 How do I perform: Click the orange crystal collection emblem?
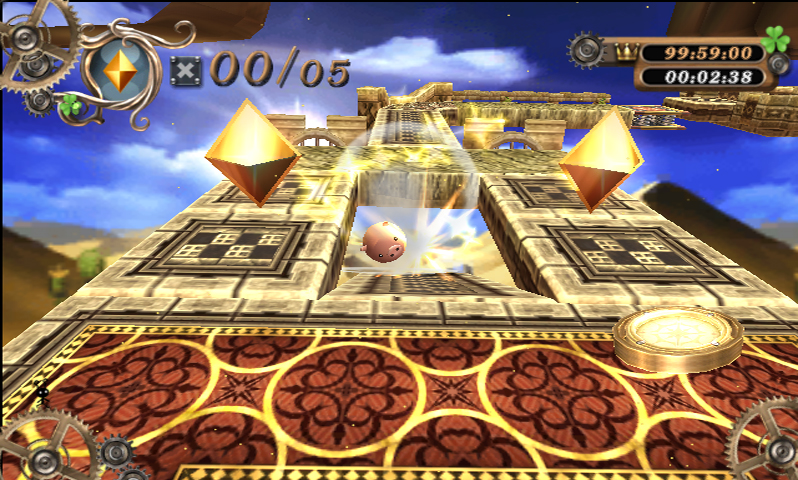pyautogui.click(x=122, y=69)
